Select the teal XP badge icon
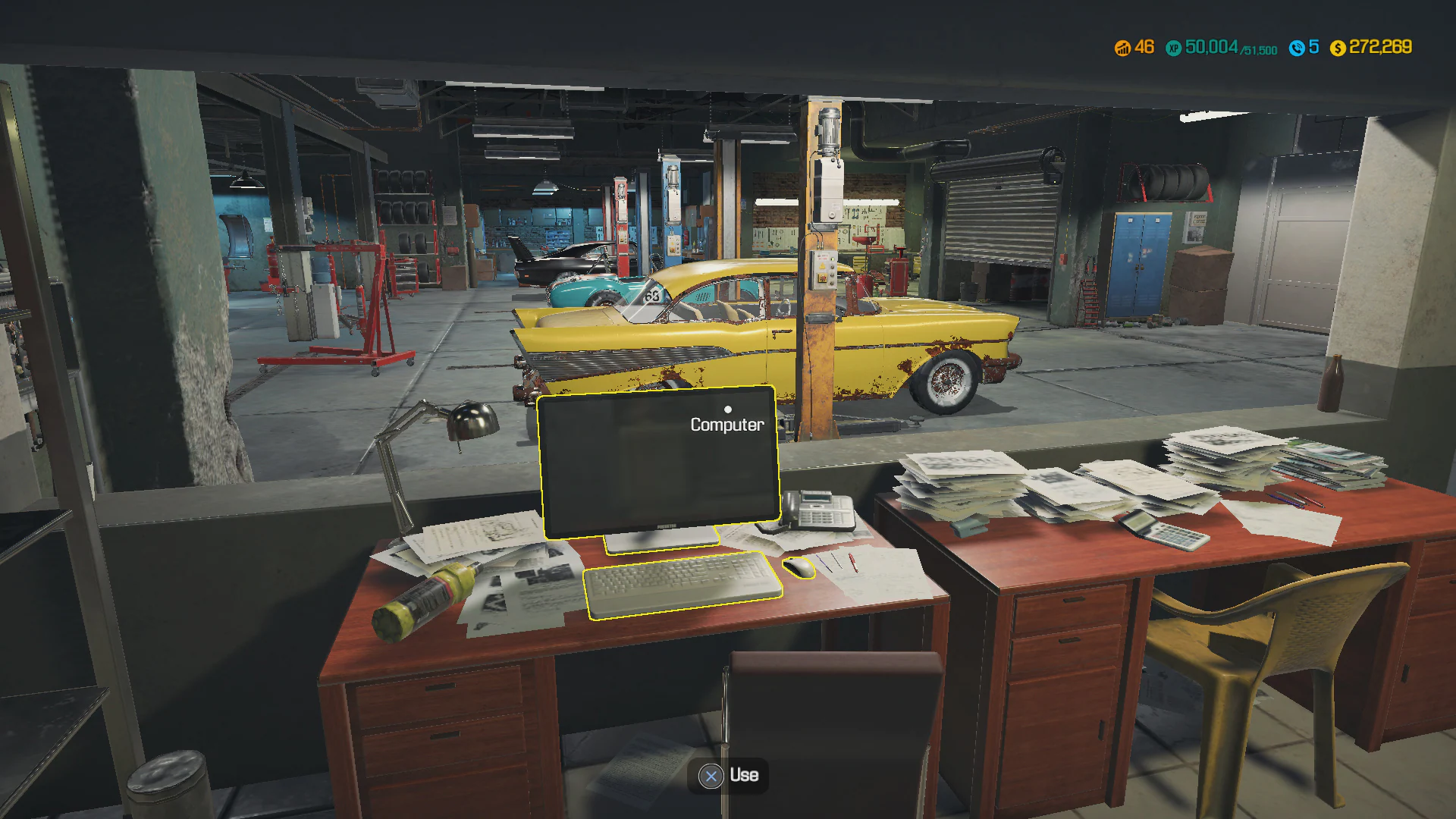Screen dimensions: 1456x819 pyautogui.click(x=1174, y=47)
